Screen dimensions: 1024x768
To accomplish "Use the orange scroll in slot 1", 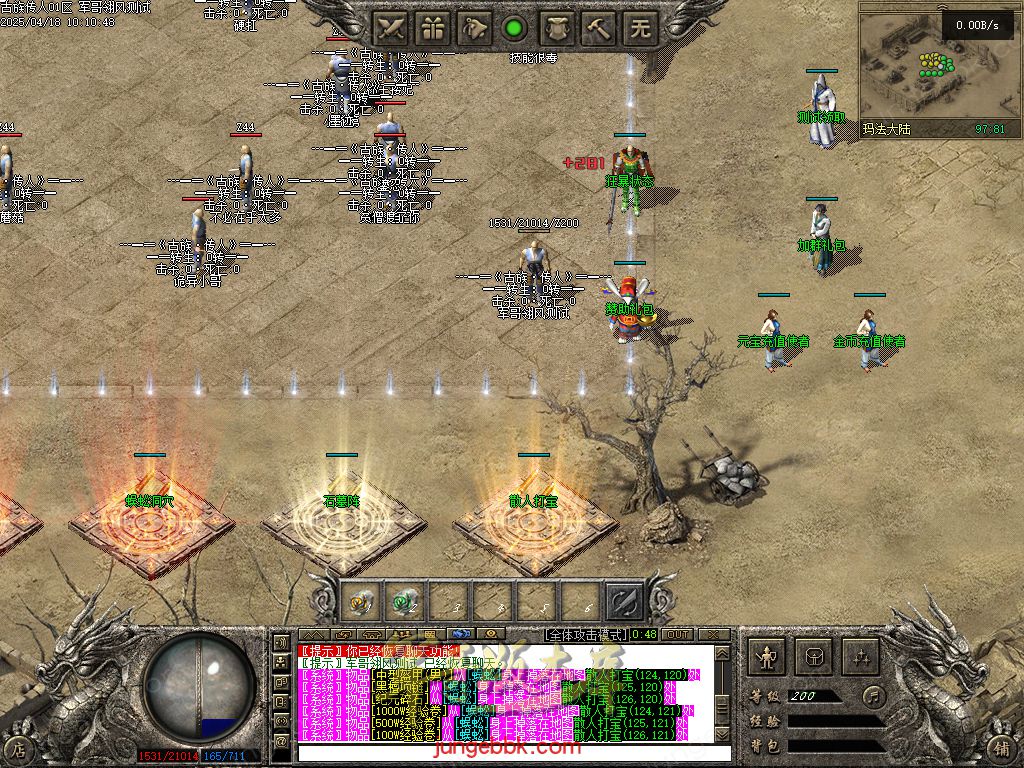I will click(x=360, y=601).
